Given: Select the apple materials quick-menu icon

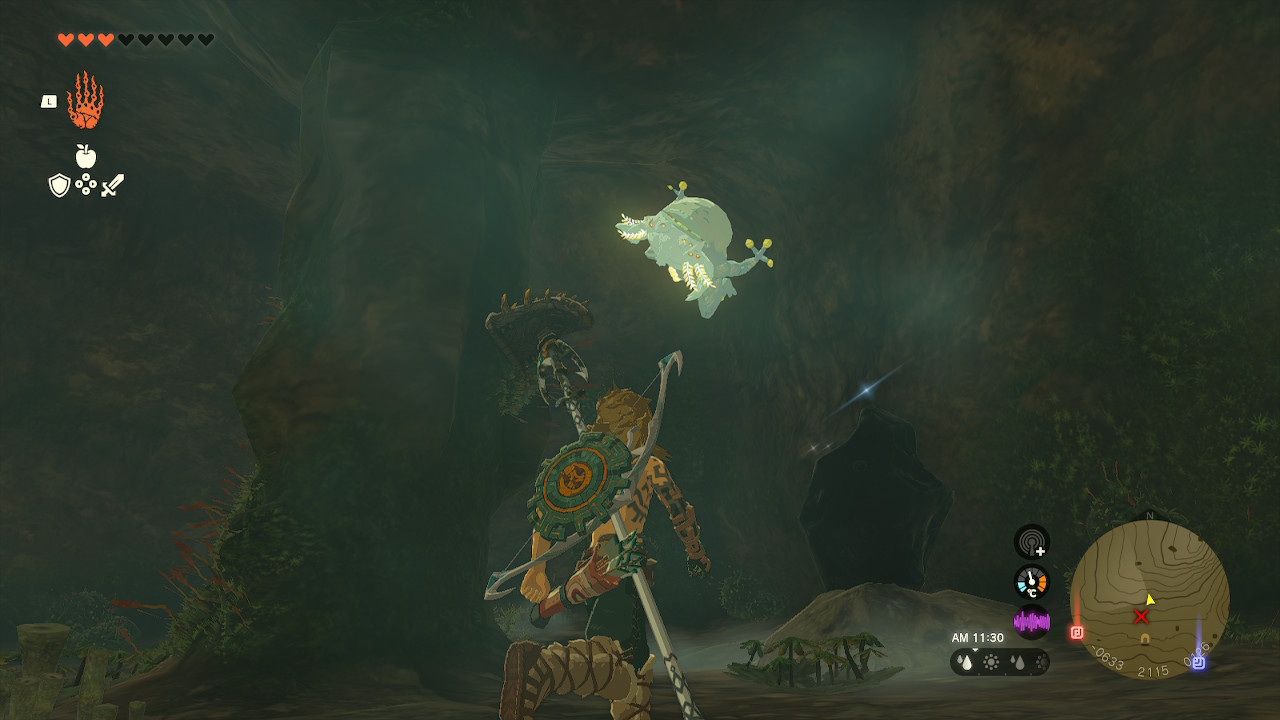Looking at the screenshot, I should (86, 156).
